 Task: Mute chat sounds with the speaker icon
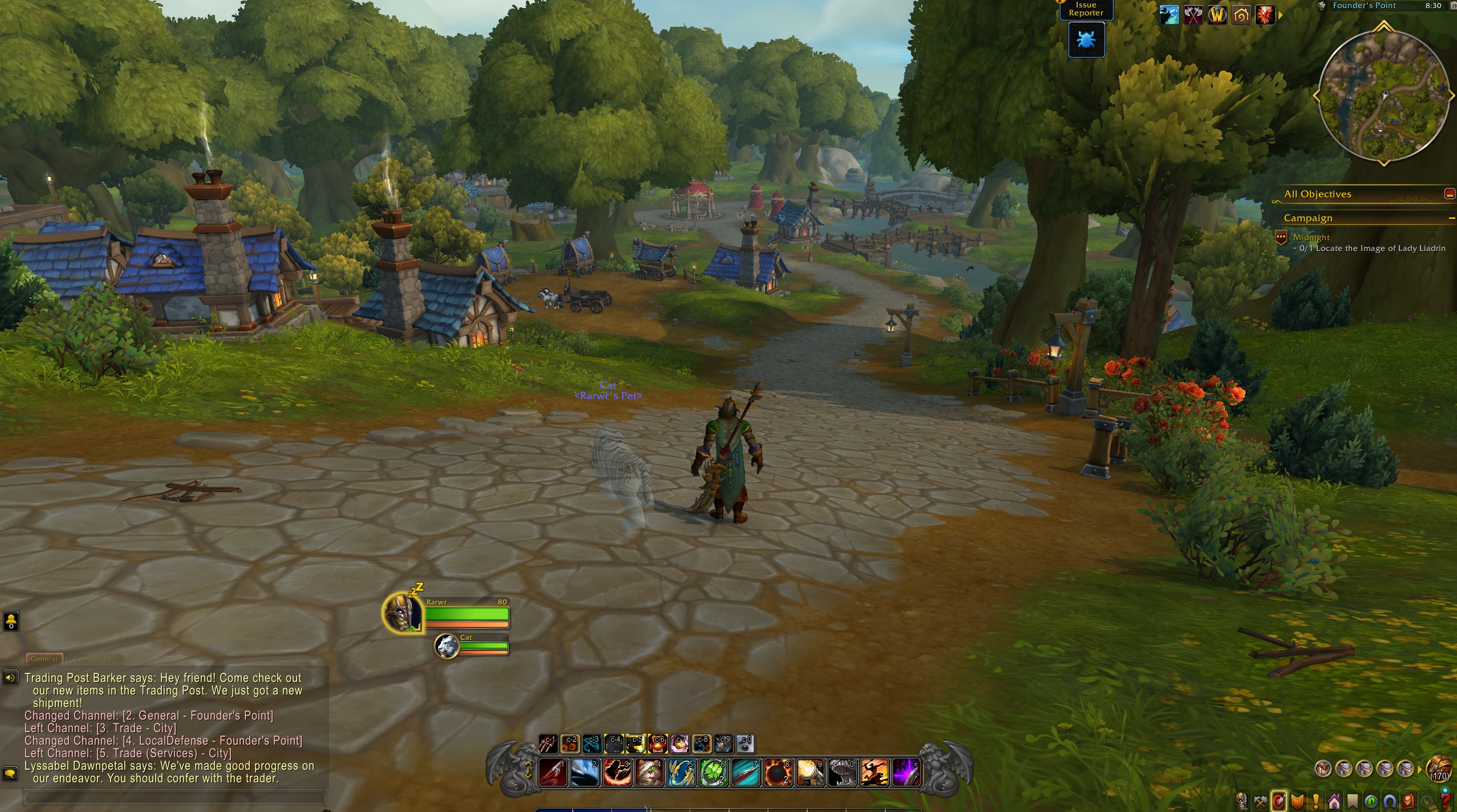tap(10, 678)
